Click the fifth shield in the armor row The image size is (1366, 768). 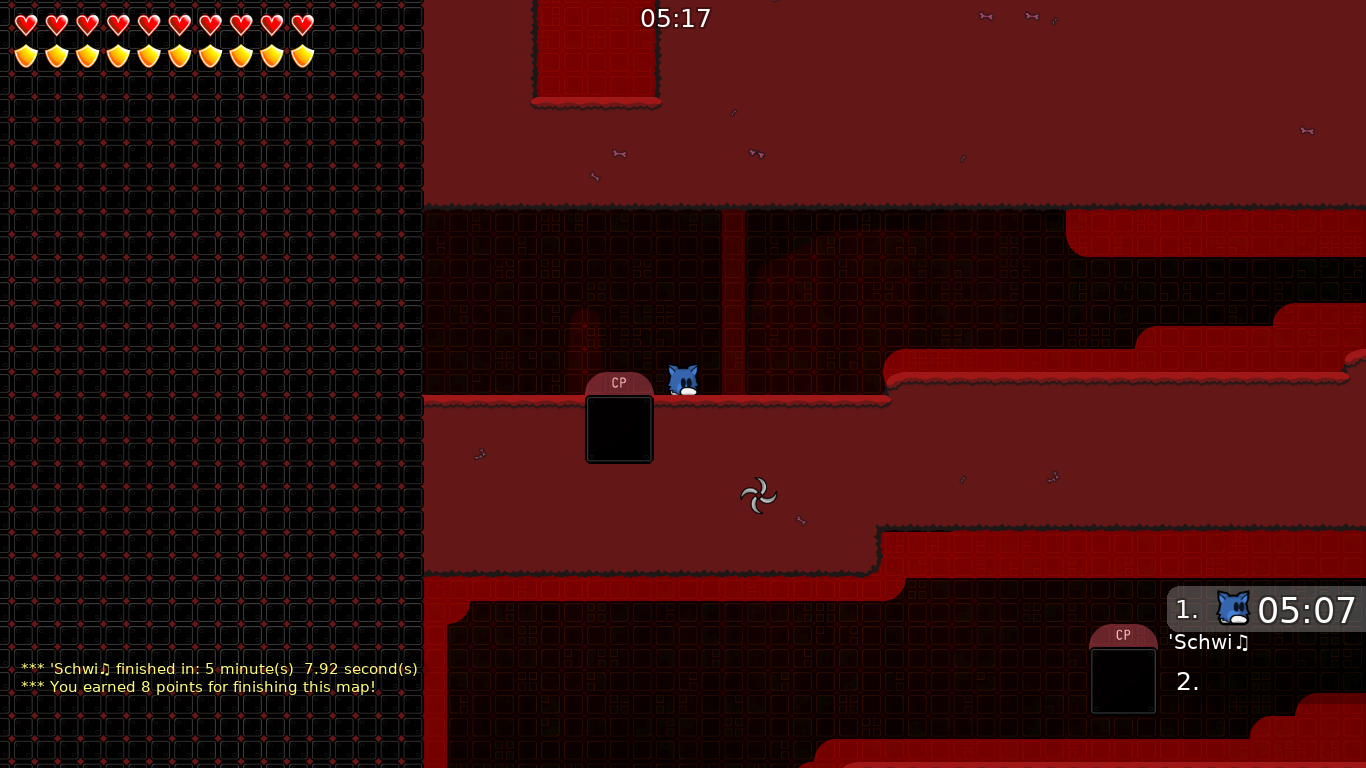click(149, 55)
